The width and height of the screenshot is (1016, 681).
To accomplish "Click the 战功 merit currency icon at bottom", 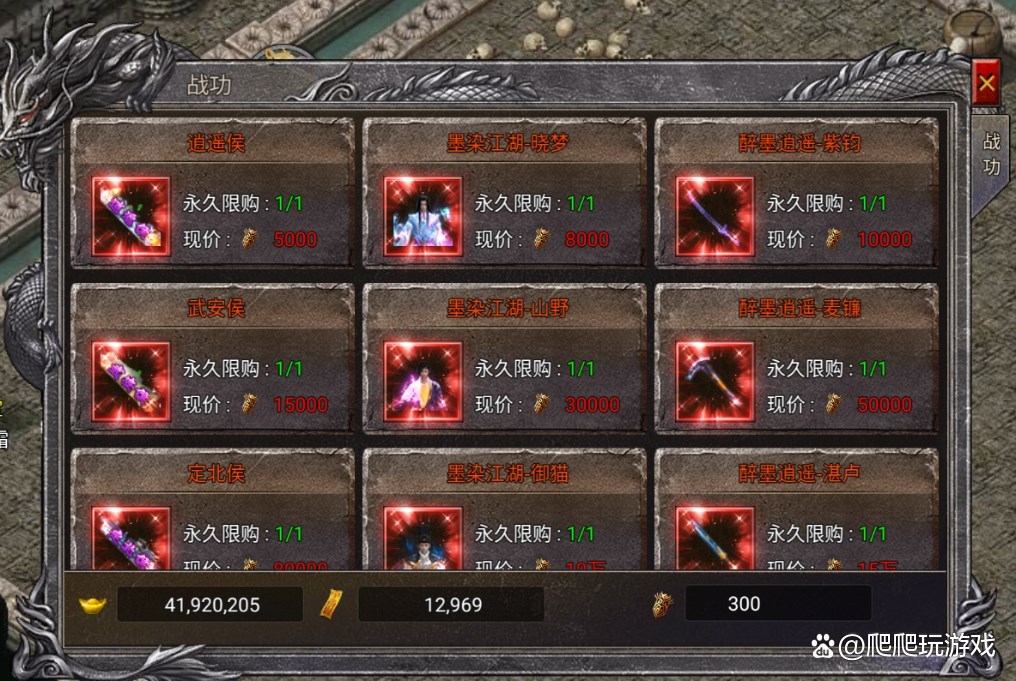I will pyautogui.click(x=661, y=604).
